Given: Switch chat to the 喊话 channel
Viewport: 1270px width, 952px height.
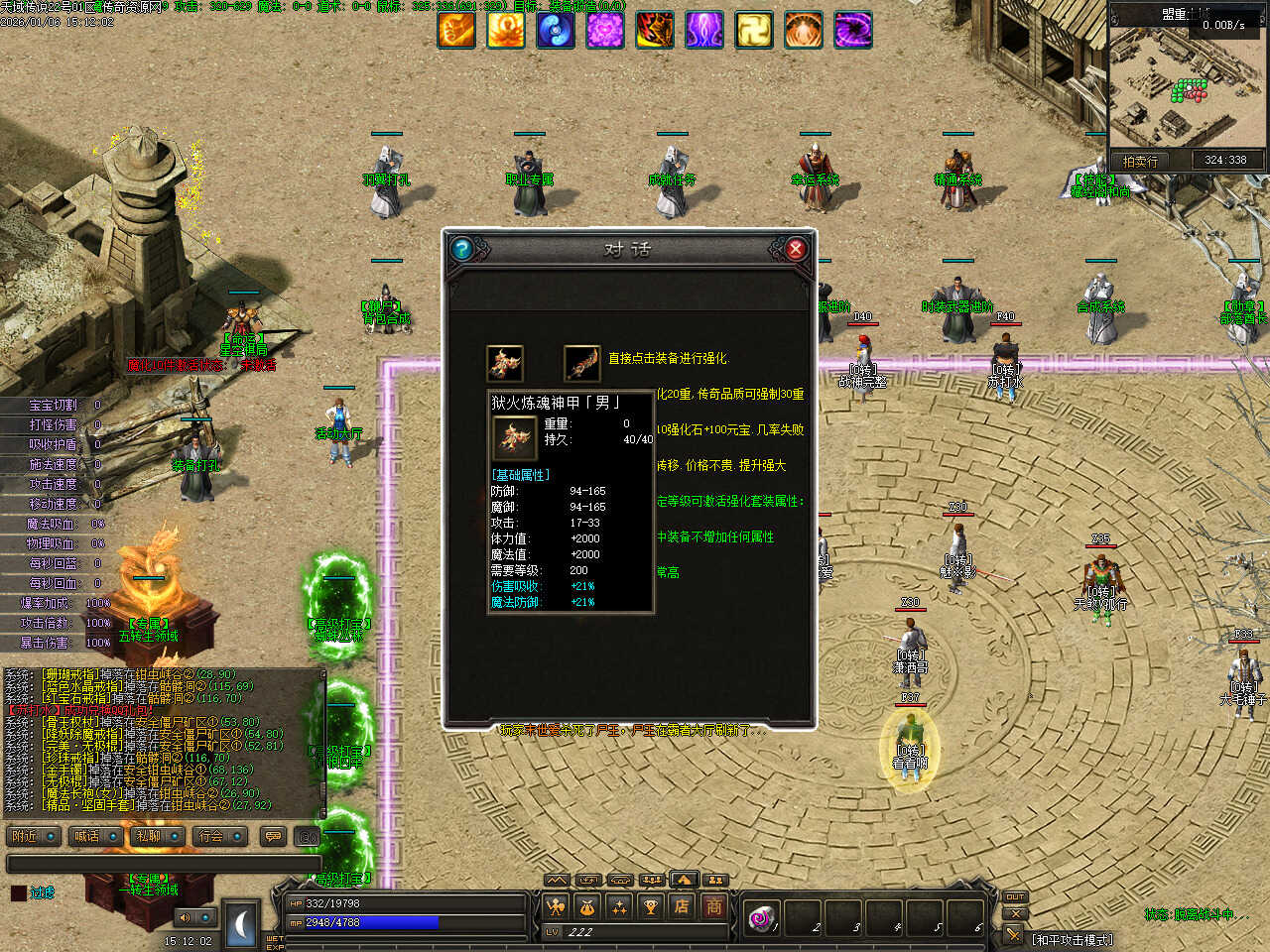Looking at the screenshot, I should [x=95, y=837].
